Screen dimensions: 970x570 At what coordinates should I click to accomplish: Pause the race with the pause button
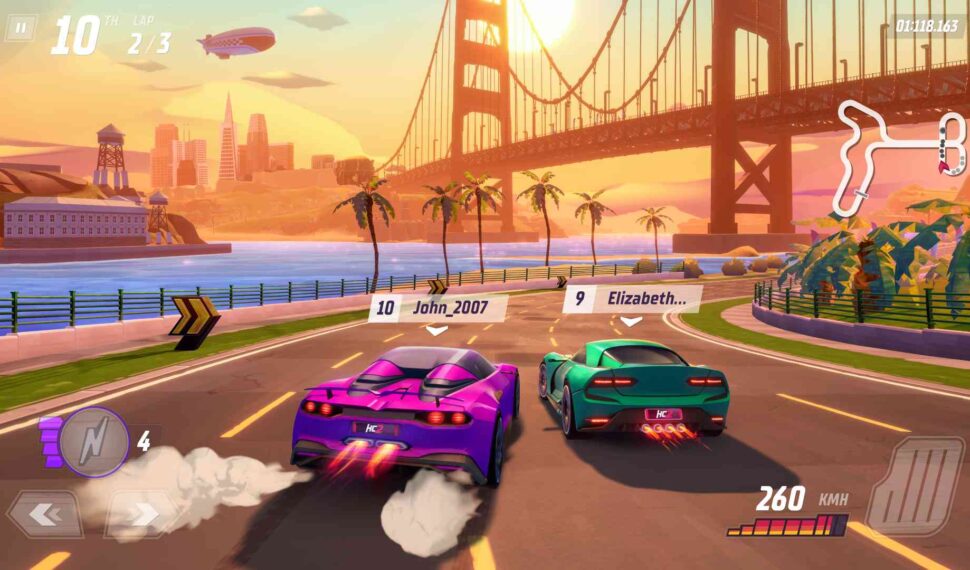[x=19, y=27]
